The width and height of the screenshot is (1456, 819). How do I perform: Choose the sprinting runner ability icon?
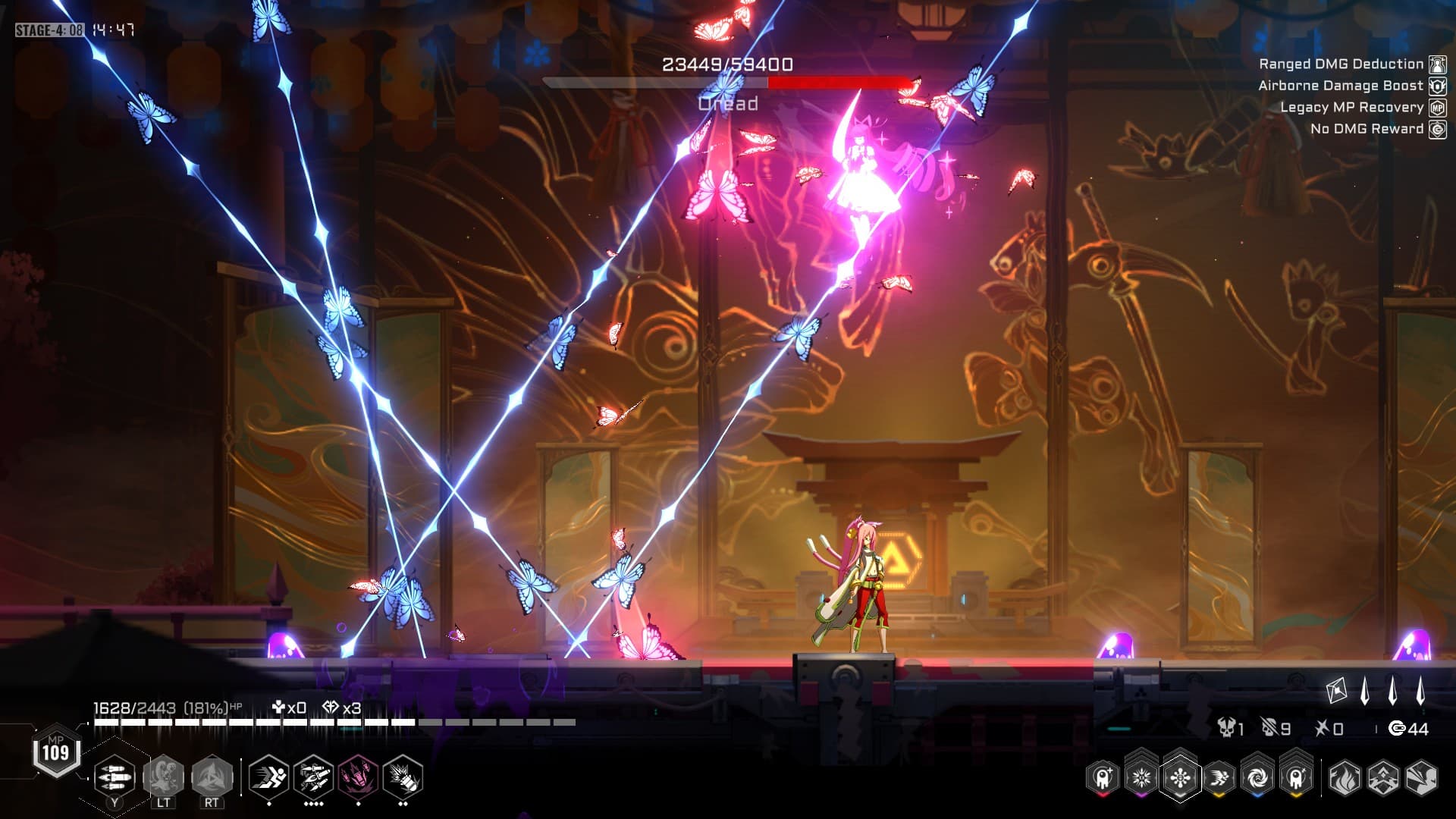[x=268, y=777]
